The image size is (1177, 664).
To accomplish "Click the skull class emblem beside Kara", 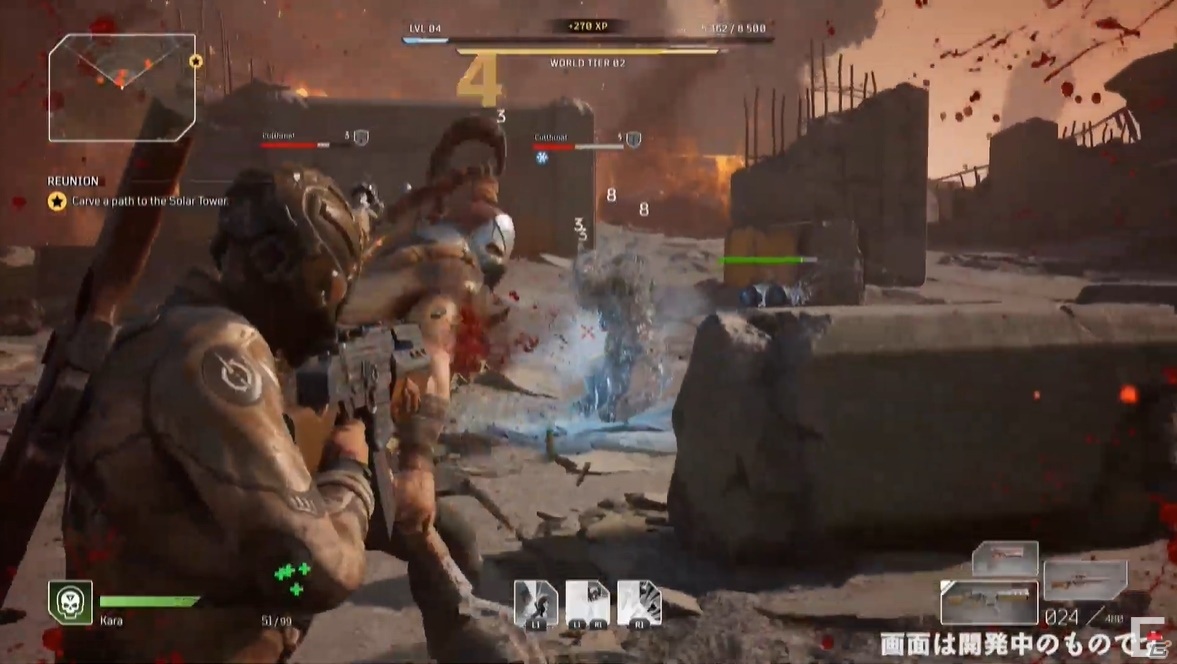I will click(x=70, y=602).
